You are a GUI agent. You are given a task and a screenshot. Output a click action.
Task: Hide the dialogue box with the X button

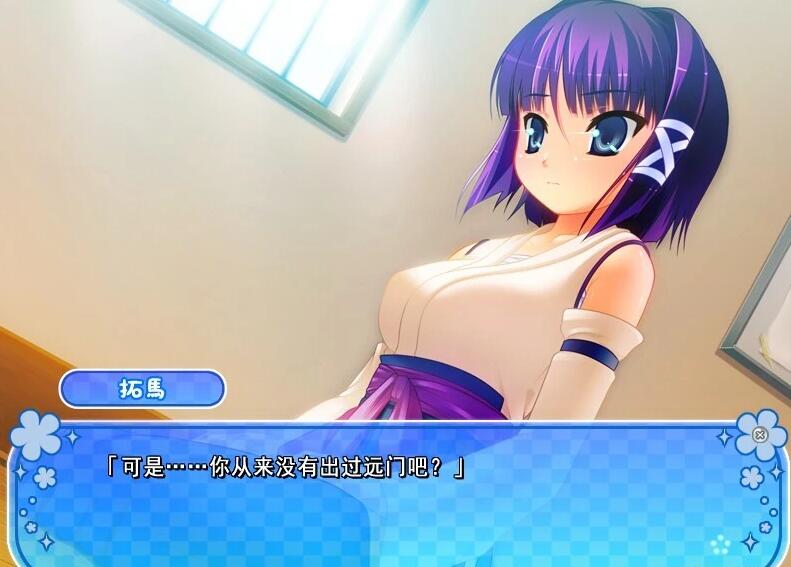(x=760, y=435)
